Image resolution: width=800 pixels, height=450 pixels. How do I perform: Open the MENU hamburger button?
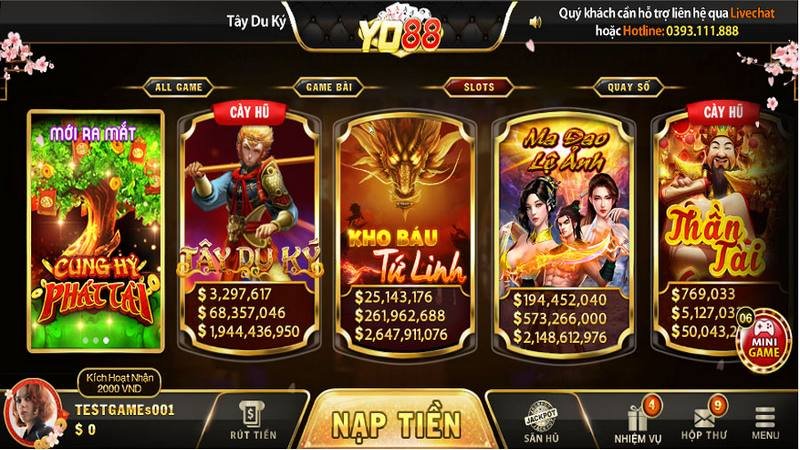pos(766,422)
